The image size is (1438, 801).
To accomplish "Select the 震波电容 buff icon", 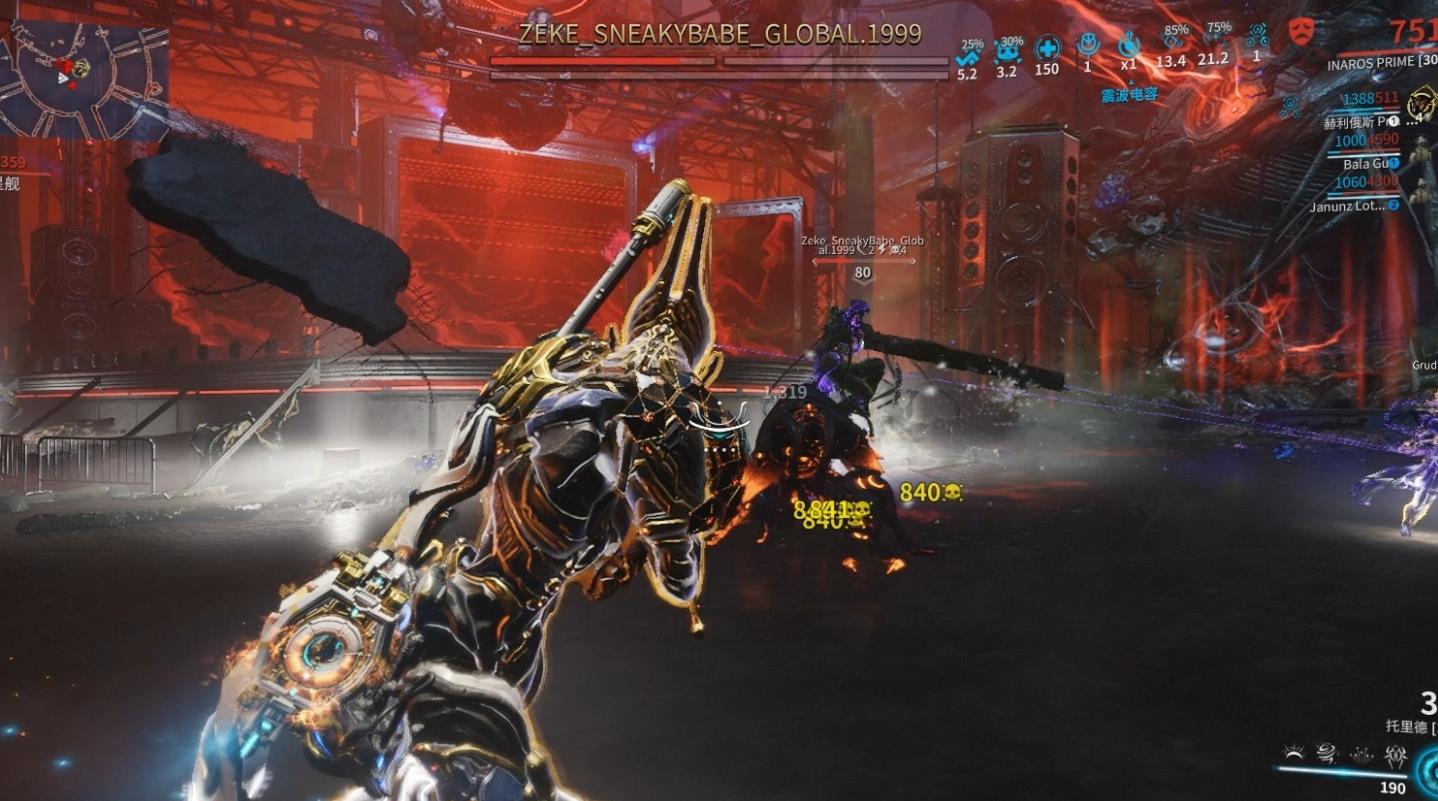I will click(x=1129, y=45).
